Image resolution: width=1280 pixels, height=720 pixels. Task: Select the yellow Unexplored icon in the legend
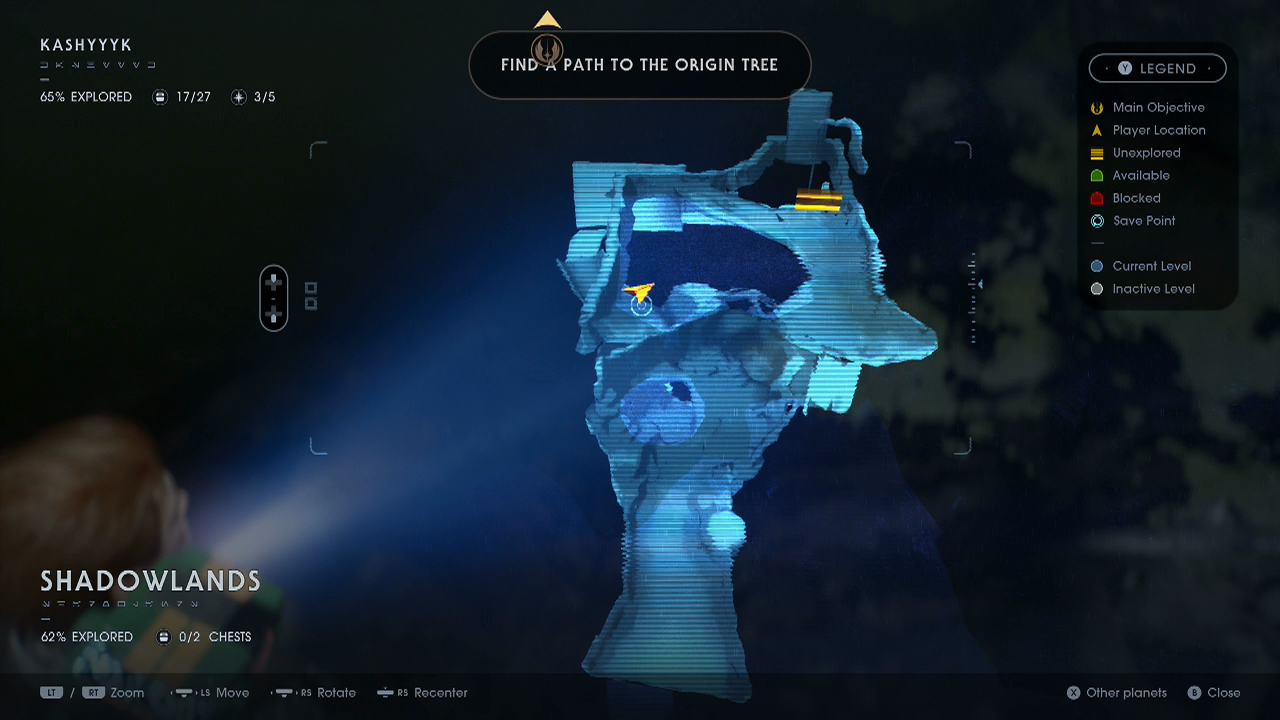(1097, 152)
